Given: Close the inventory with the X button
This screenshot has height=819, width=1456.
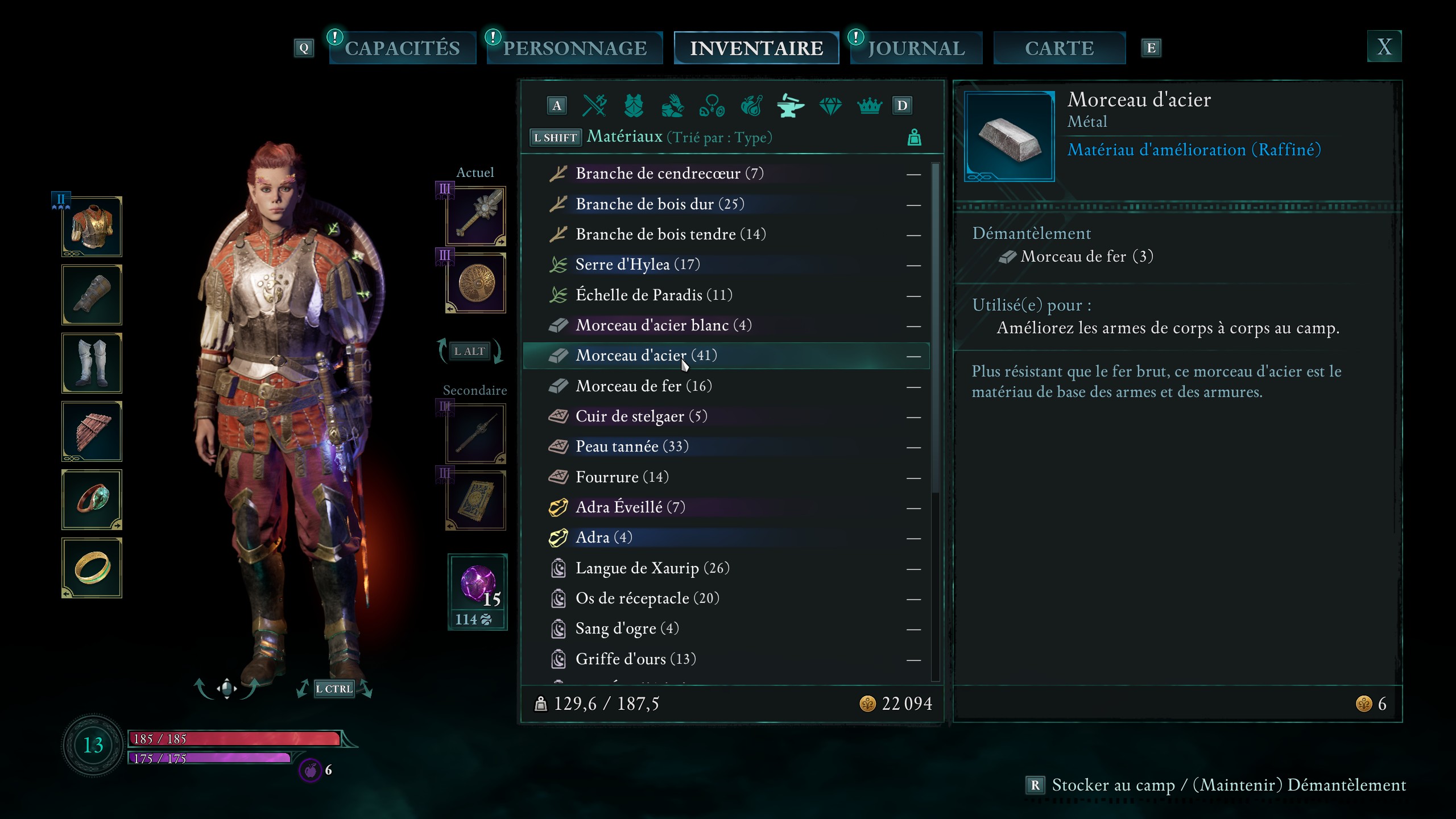Looking at the screenshot, I should [1384, 47].
